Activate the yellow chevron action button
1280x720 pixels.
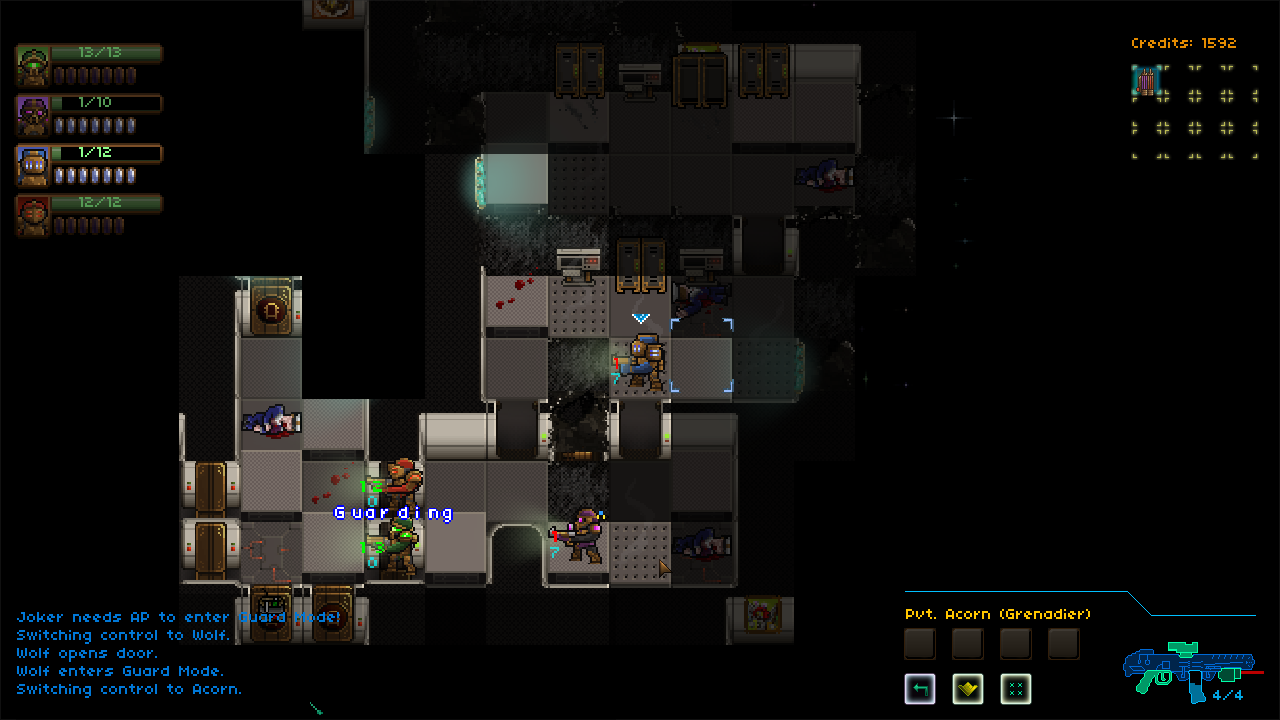[967, 688]
